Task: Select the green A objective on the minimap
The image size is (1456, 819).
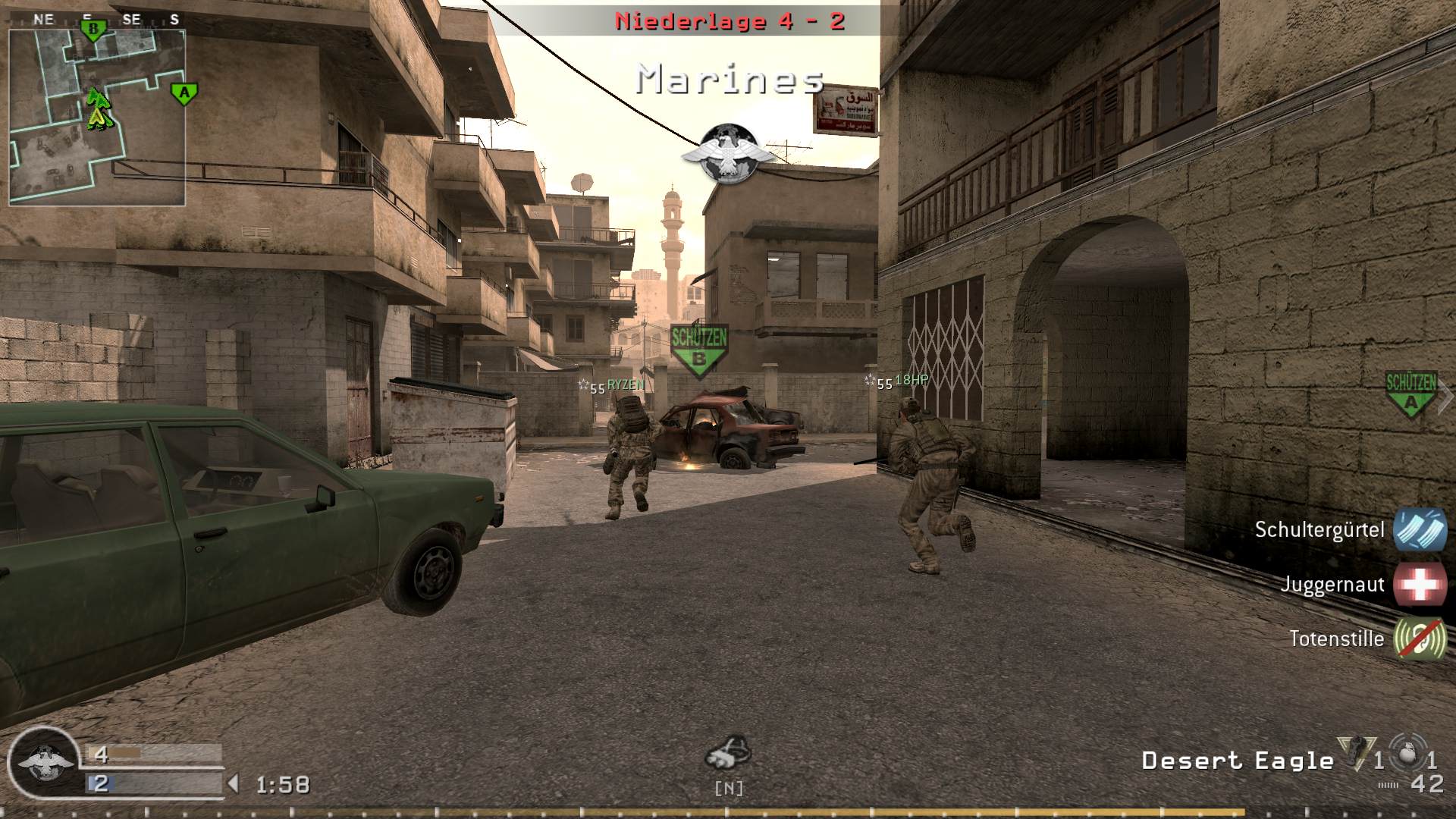Action: pos(183,93)
